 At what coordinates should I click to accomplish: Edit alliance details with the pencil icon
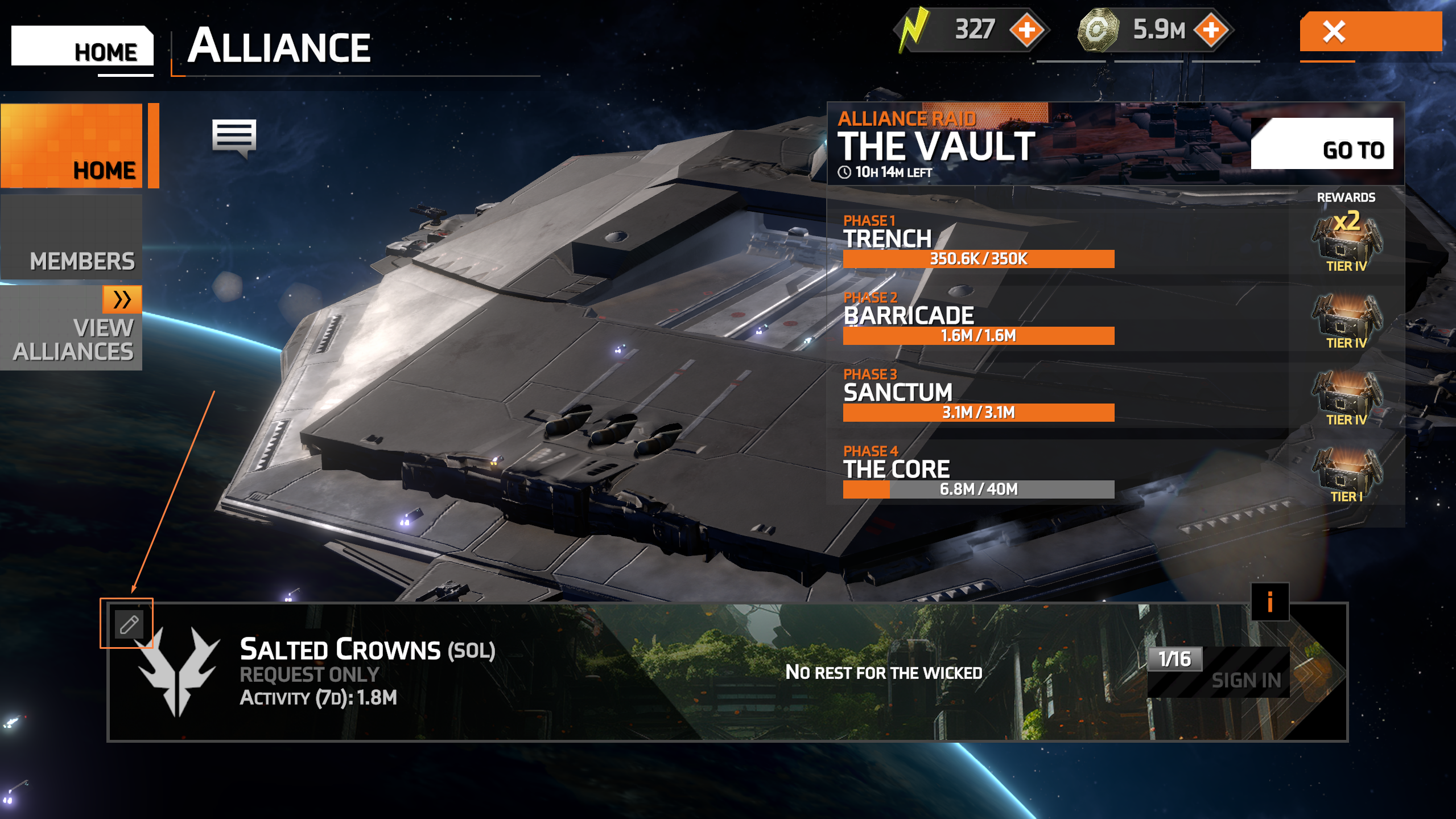point(128,624)
